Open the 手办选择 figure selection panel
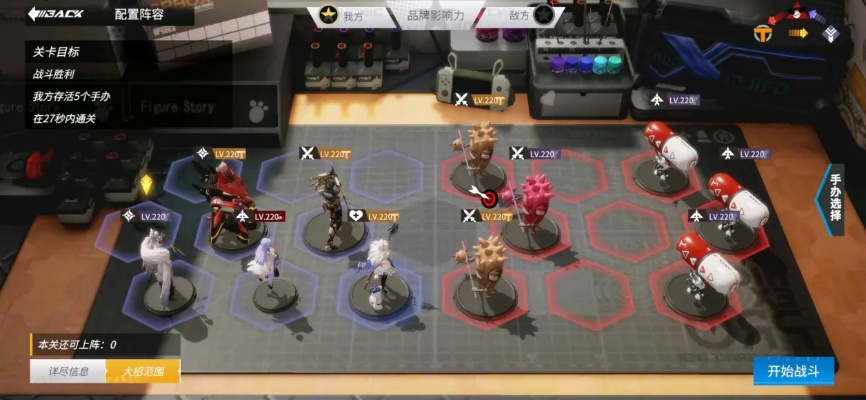 pos(836,198)
